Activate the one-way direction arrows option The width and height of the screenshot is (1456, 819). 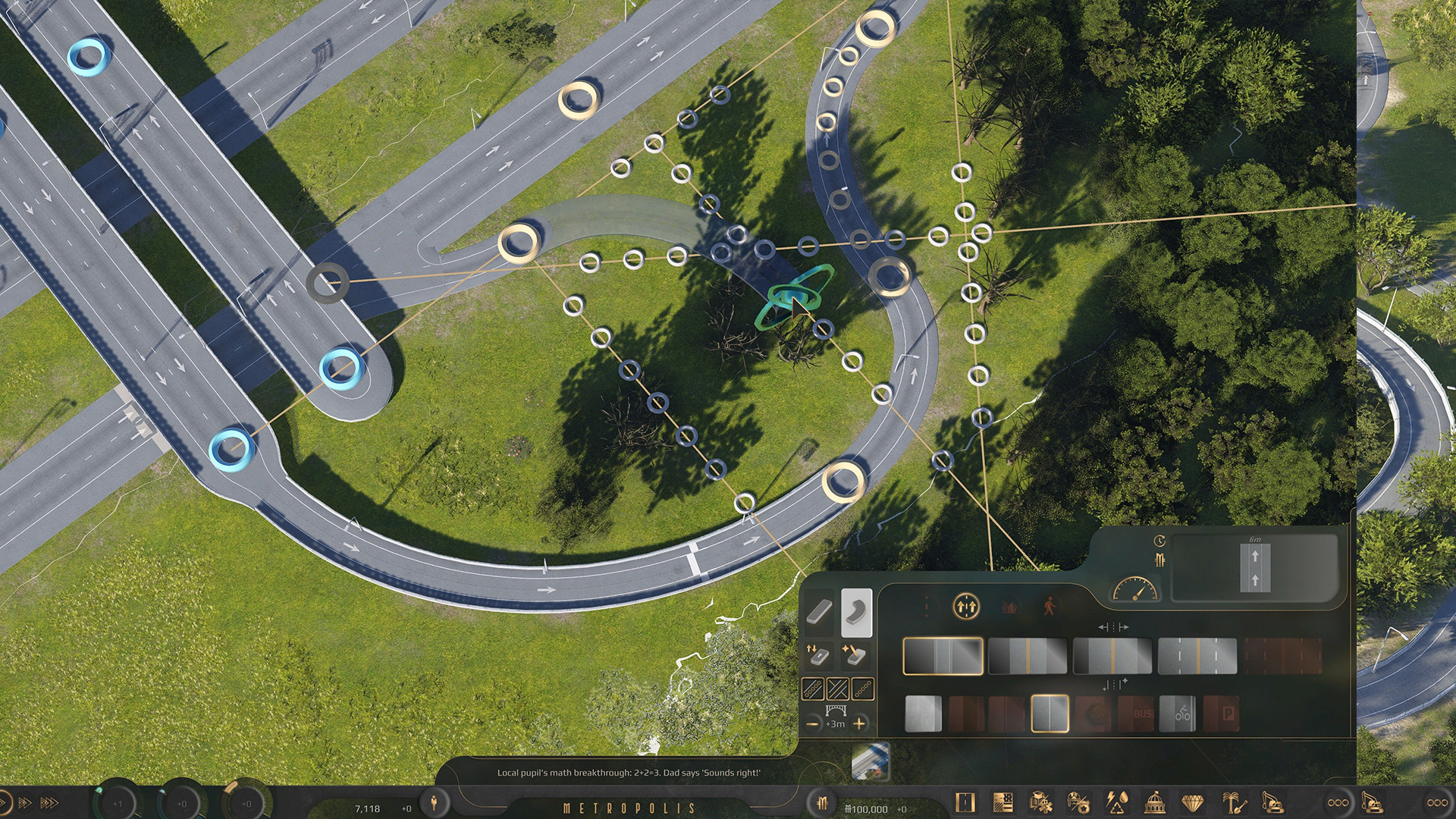point(965,607)
